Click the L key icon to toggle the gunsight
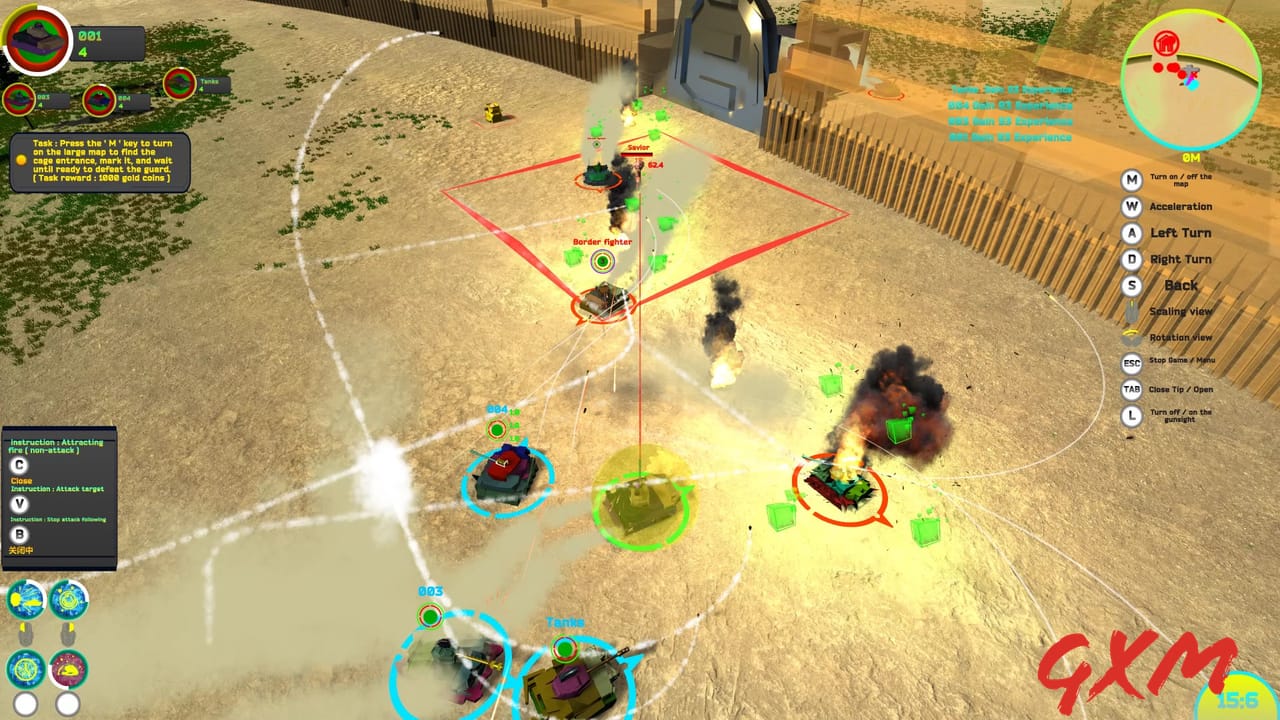This screenshot has width=1280, height=720. click(x=1131, y=414)
